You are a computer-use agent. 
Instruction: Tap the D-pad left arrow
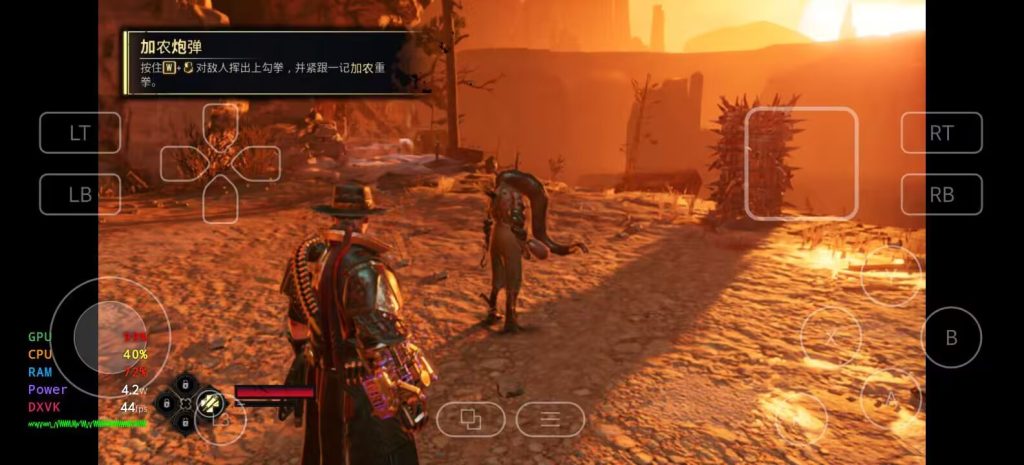(182, 164)
